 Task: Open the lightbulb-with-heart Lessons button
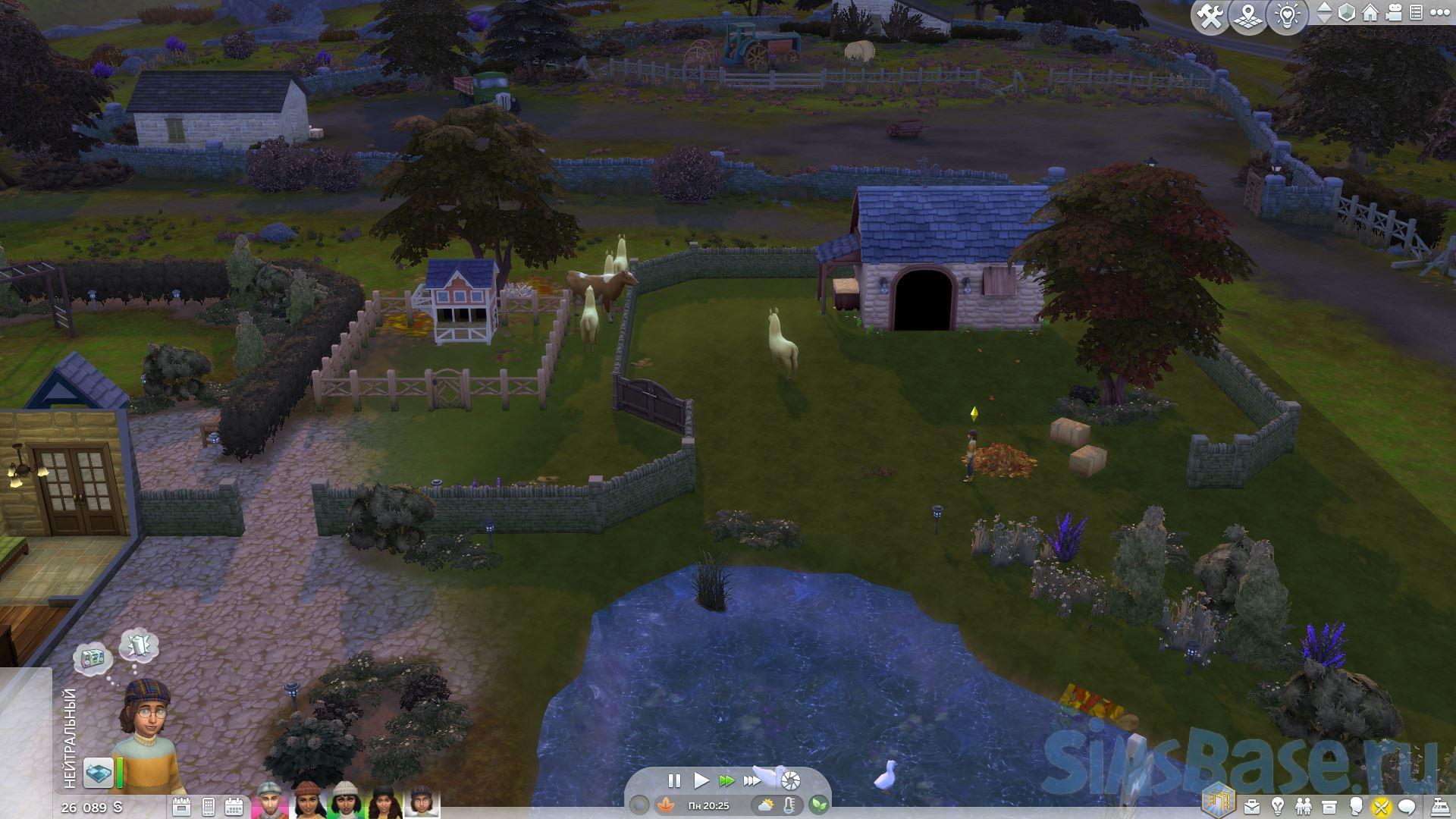click(1287, 17)
